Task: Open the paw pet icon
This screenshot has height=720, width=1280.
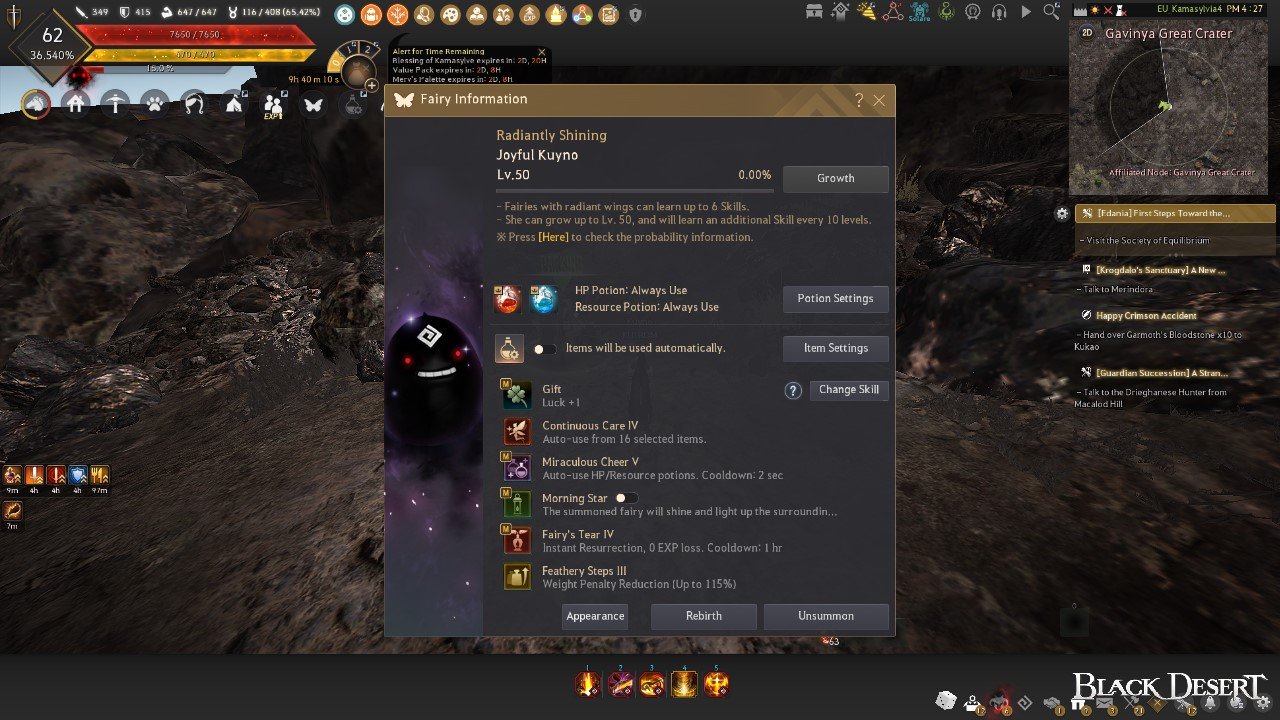Action: tap(155, 103)
